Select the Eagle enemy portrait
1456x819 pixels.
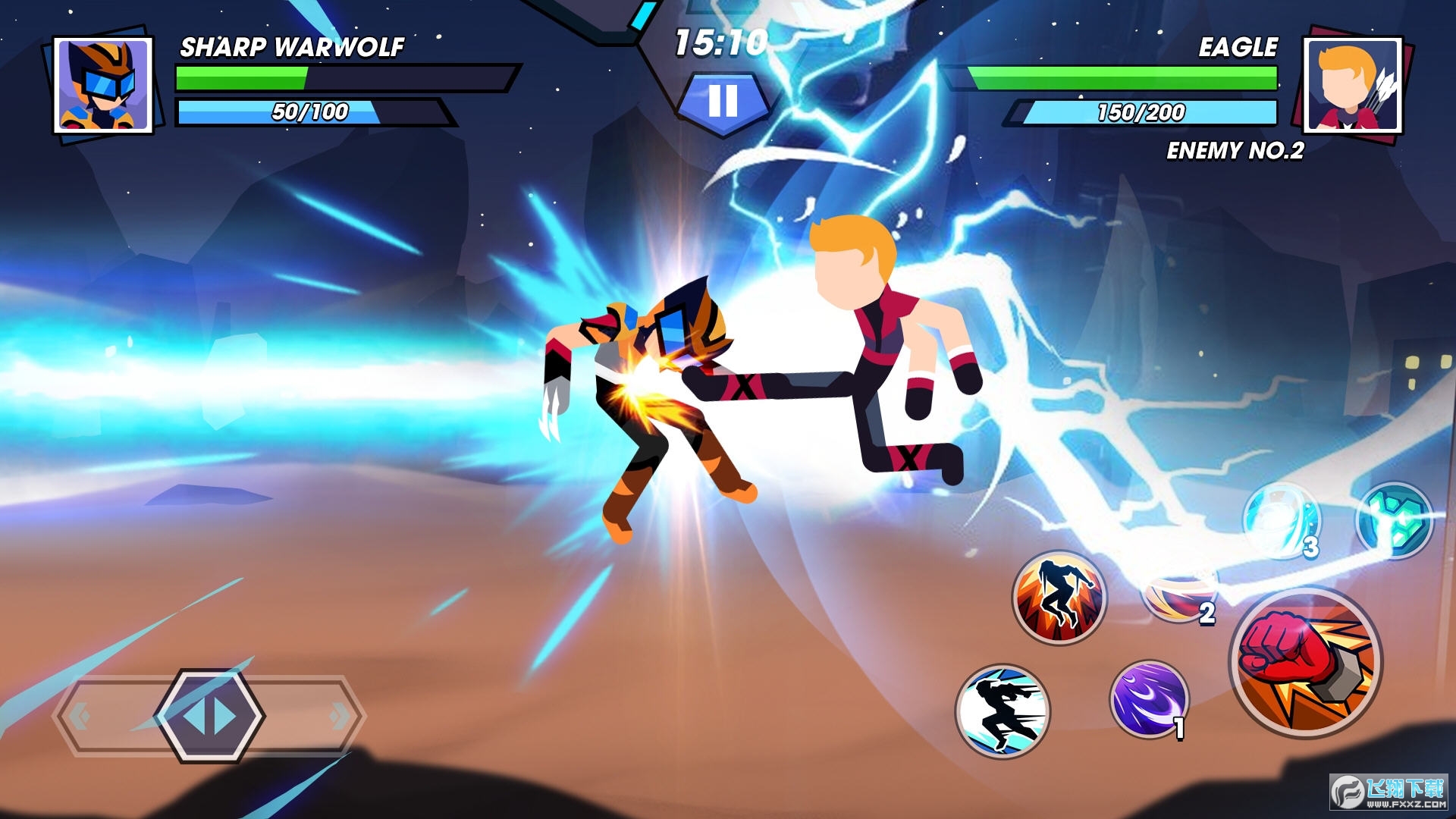tap(1353, 85)
